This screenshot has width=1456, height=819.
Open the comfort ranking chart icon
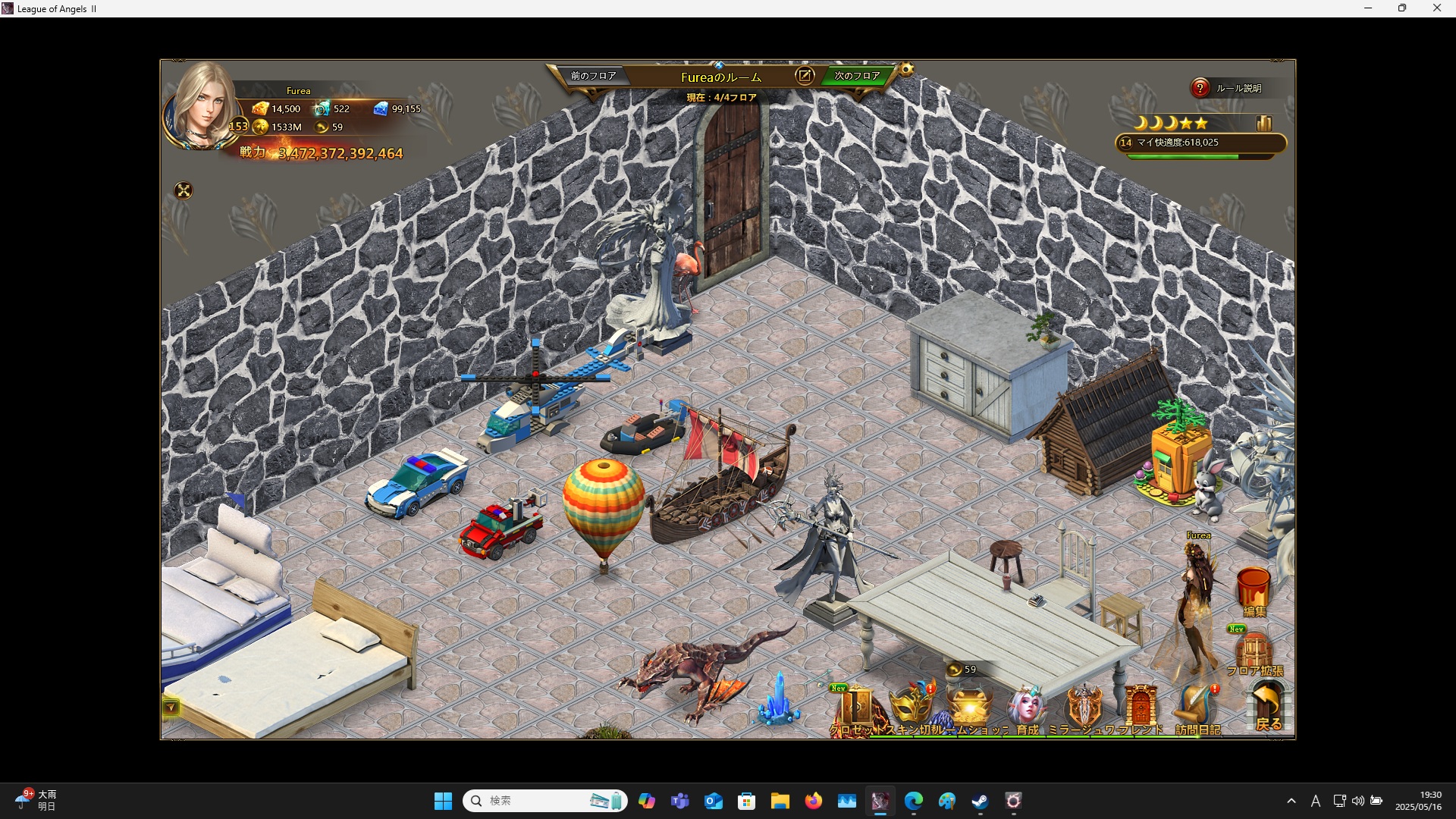coord(1263,123)
